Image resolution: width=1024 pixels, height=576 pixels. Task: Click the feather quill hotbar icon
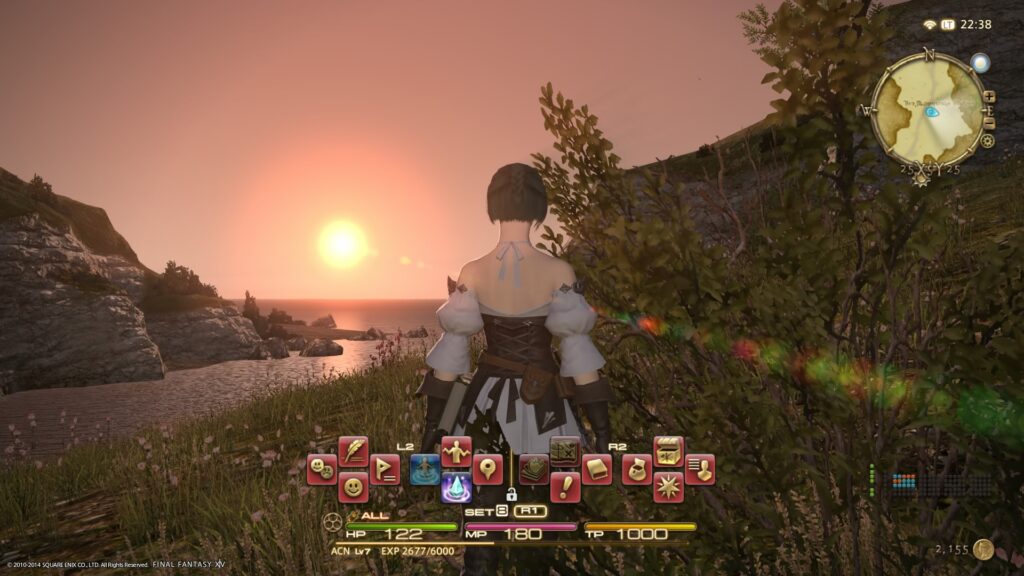pyautogui.click(x=353, y=451)
